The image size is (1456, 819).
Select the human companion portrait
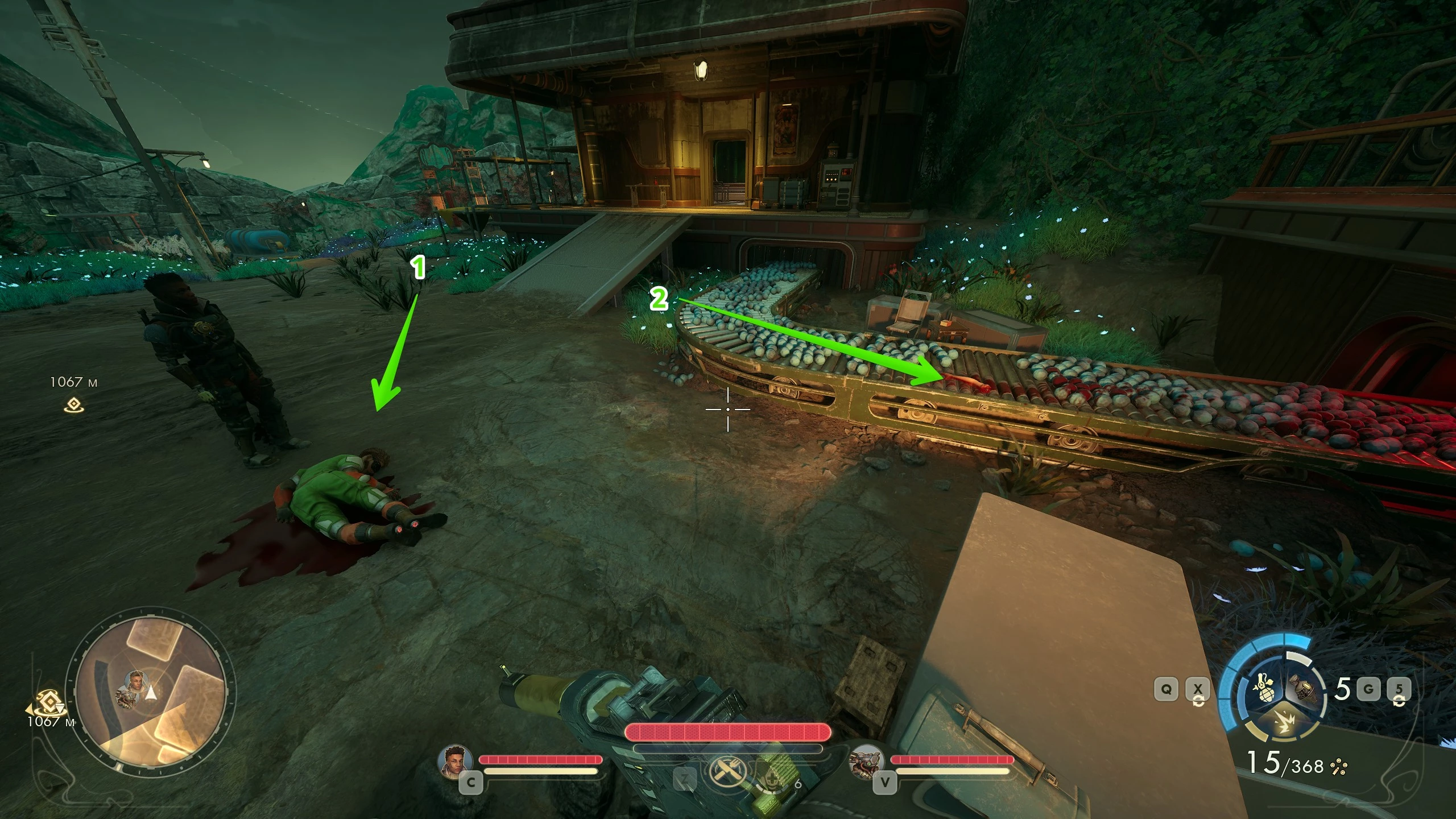[x=456, y=763]
